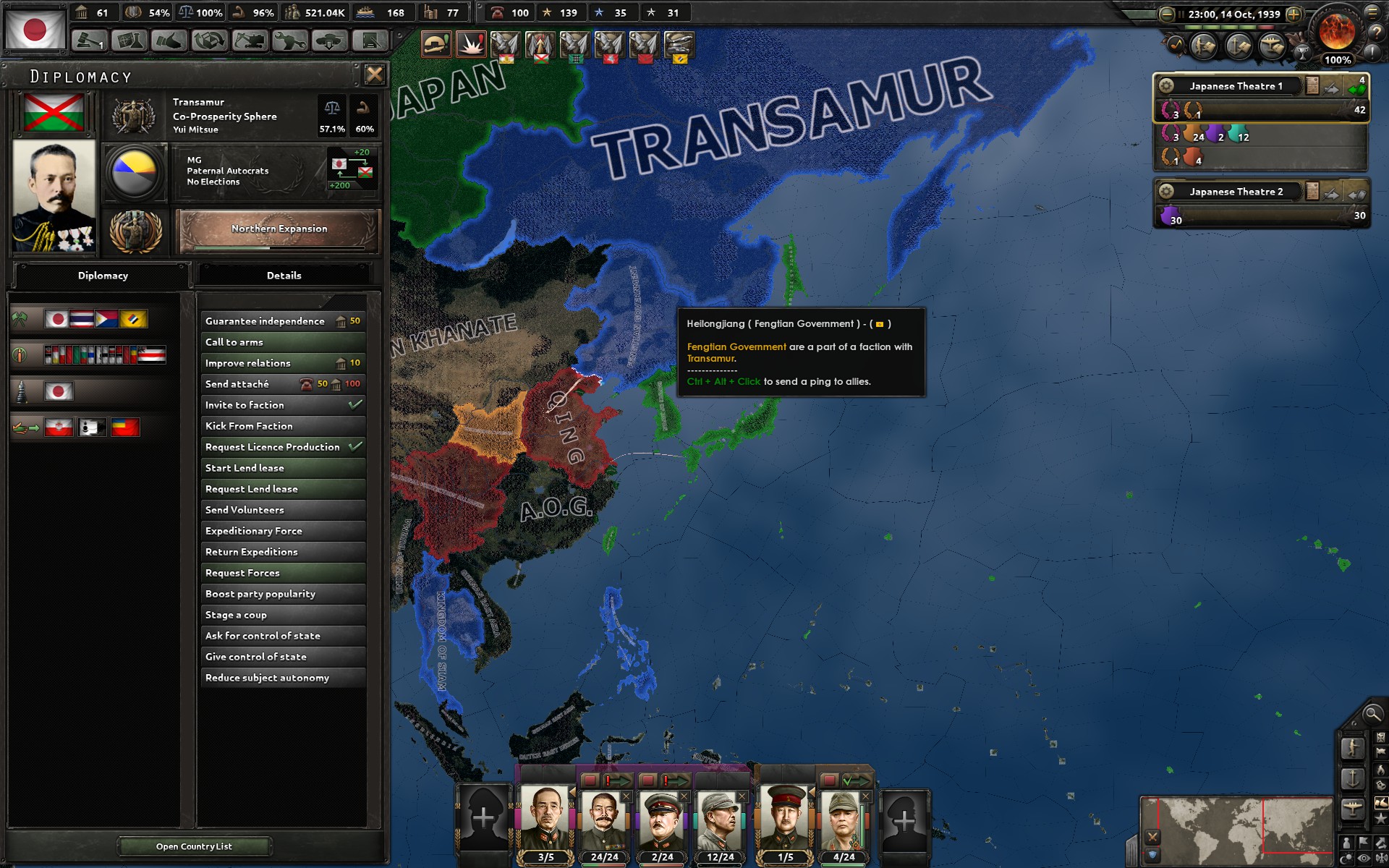Viewport: 1389px width, 868px height.
Task: Click the licence production alert with yellow flag
Action: pyautogui.click(x=679, y=45)
